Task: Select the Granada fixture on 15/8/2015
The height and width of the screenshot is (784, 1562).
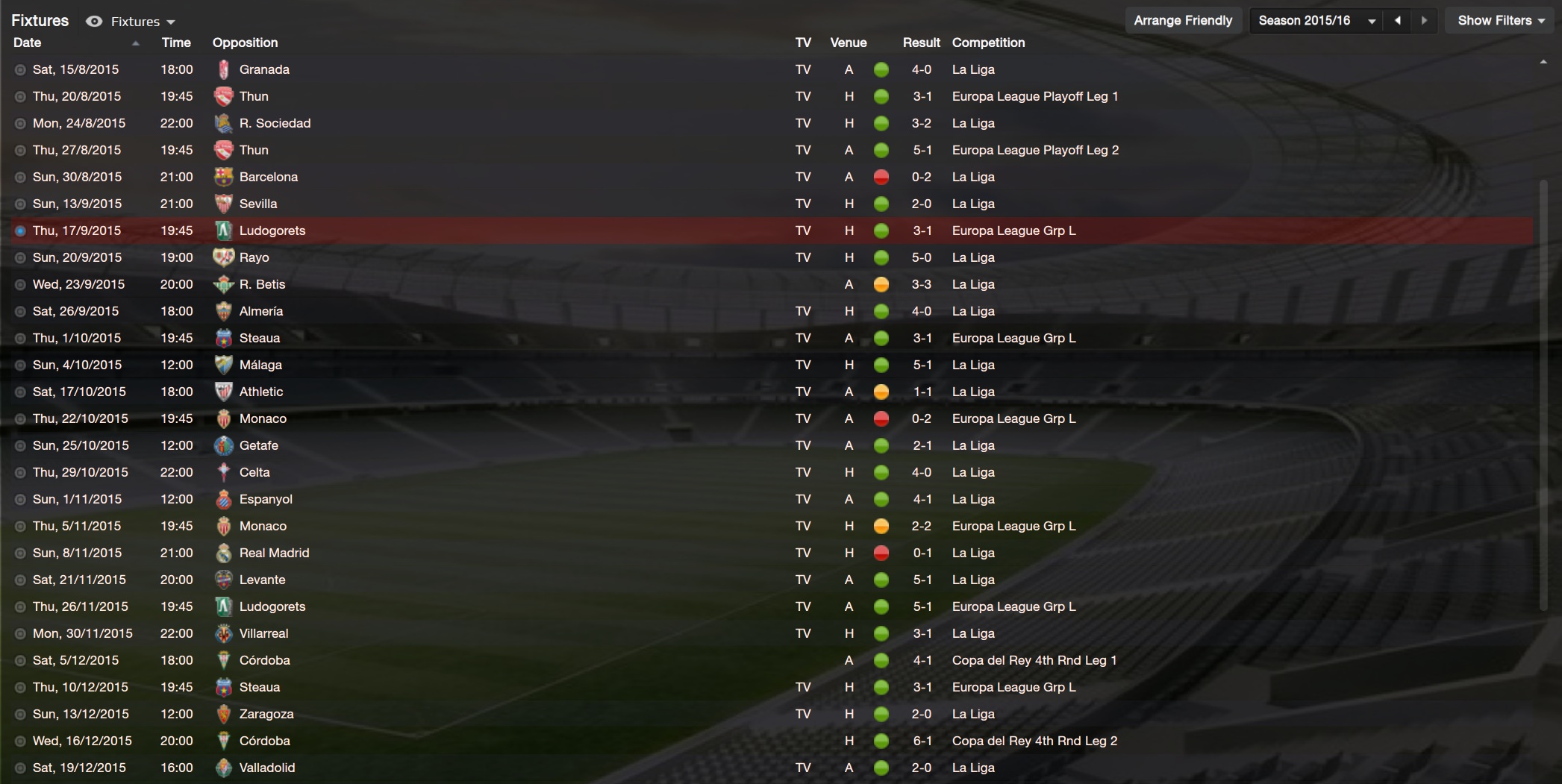Action: tap(264, 69)
